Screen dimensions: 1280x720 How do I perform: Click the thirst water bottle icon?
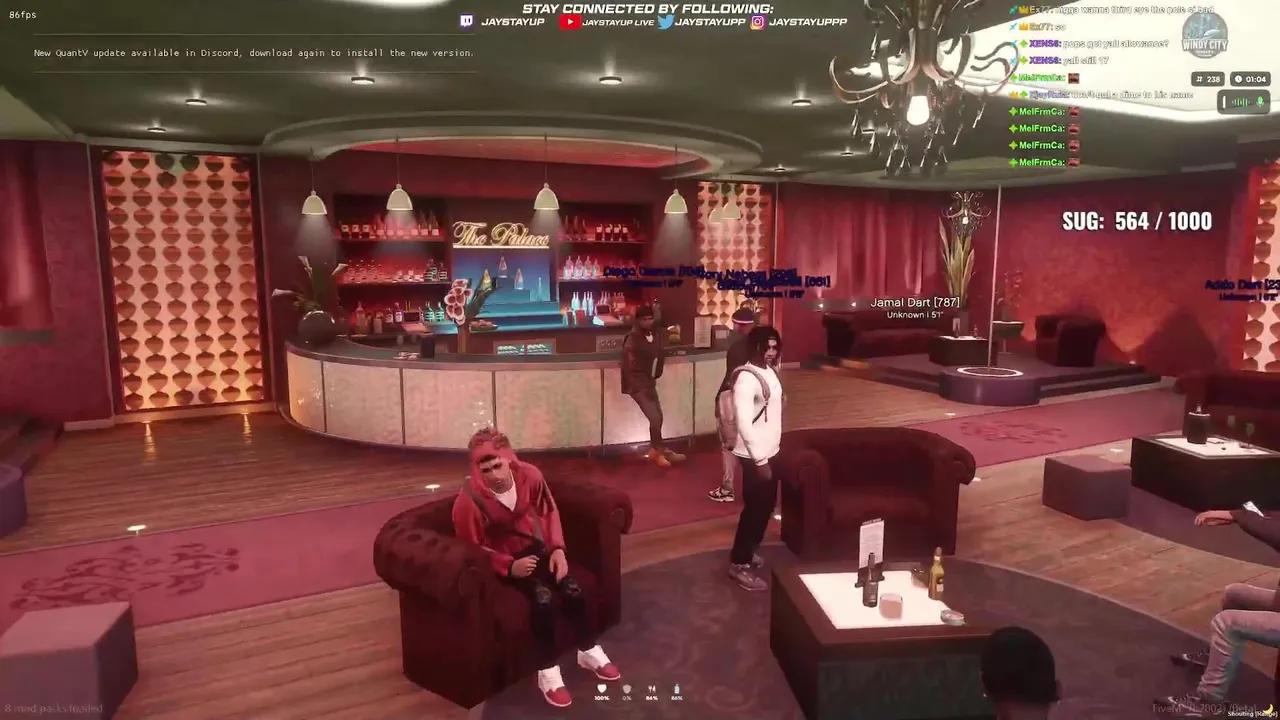pyautogui.click(x=677, y=687)
